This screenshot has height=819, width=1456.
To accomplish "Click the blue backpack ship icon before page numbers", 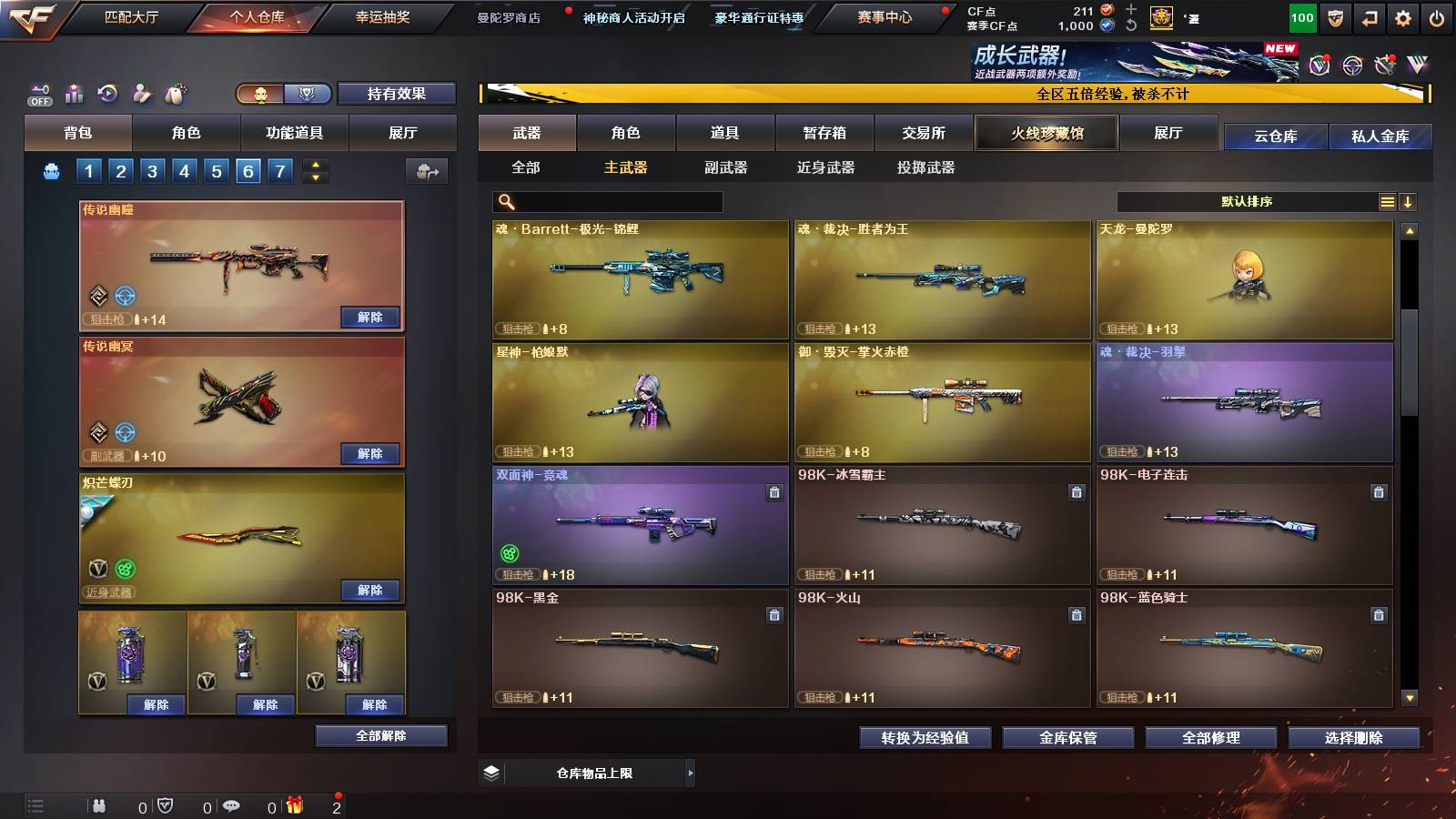I will pyautogui.click(x=52, y=169).
